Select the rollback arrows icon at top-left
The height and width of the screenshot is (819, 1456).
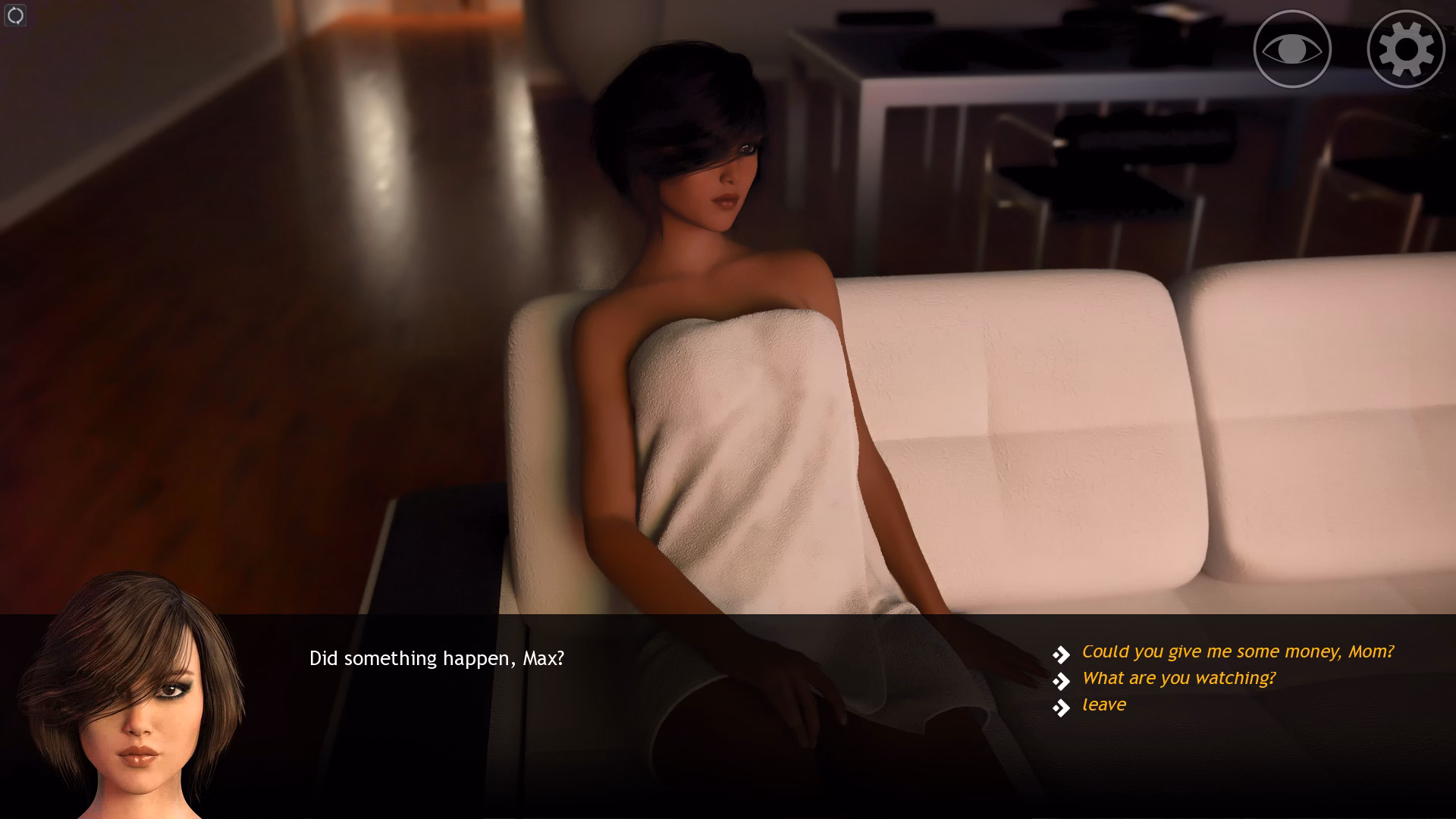pyautogui.click(x=14, y=15)
